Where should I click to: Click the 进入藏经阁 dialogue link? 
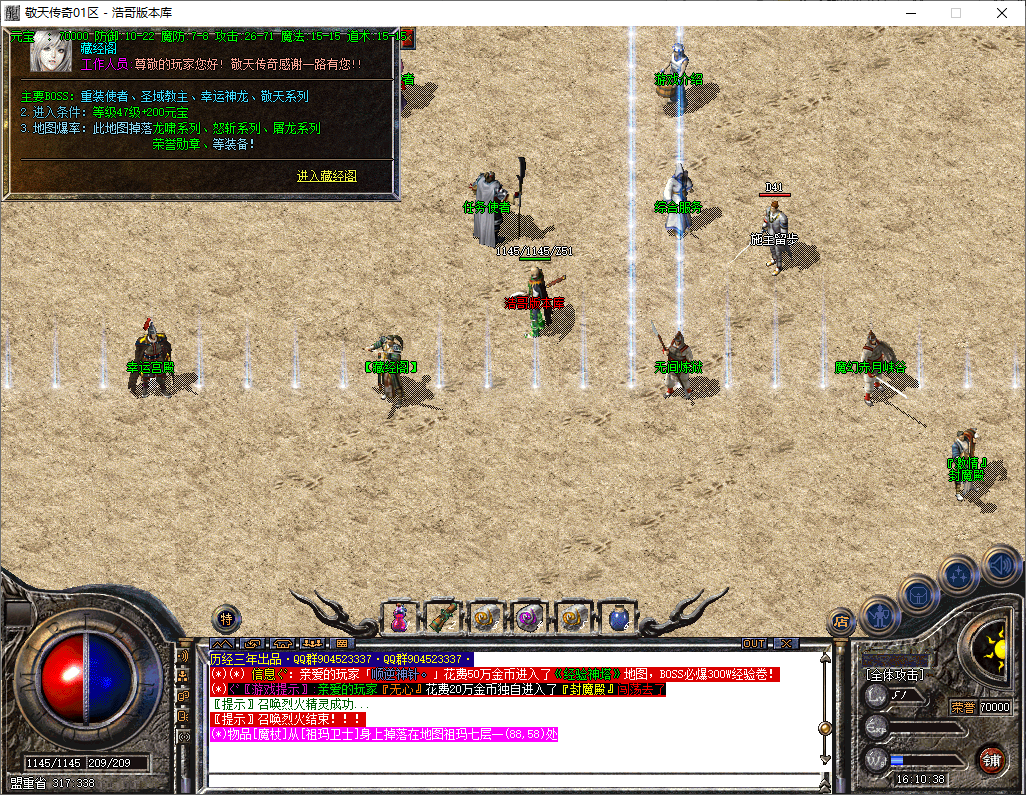pos(326,176)
